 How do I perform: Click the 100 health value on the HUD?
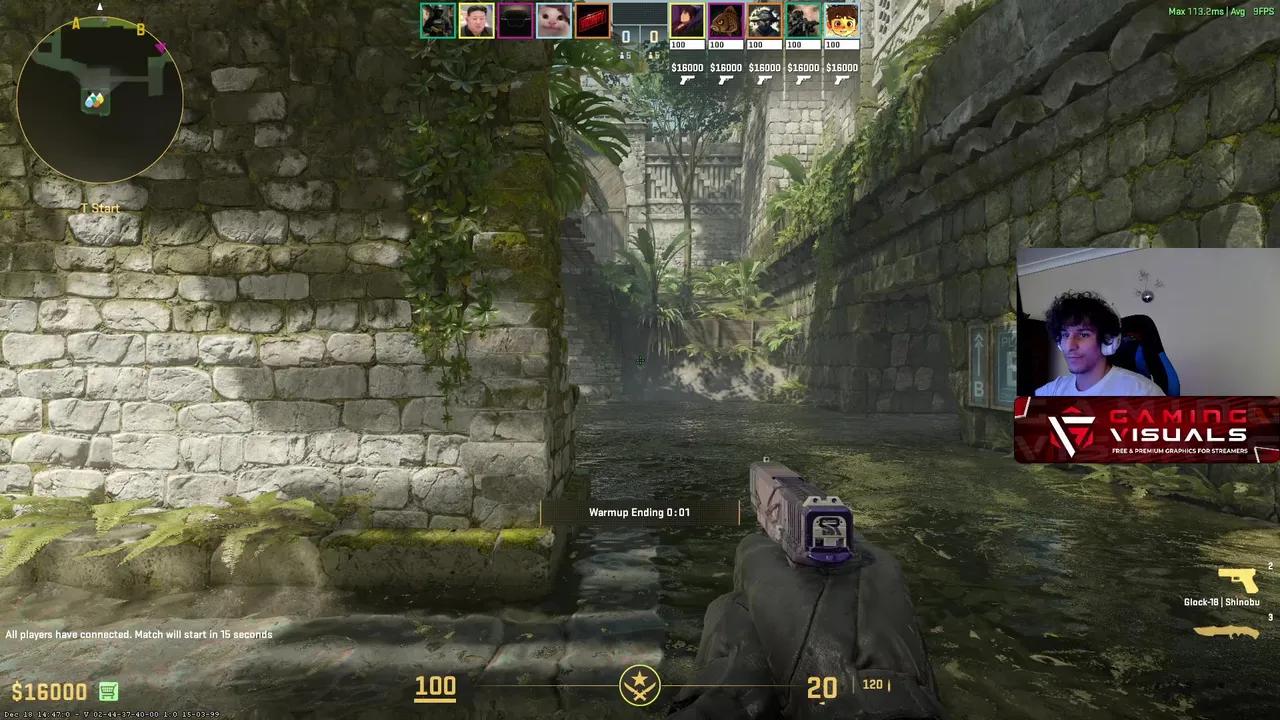tap(434, 687)
